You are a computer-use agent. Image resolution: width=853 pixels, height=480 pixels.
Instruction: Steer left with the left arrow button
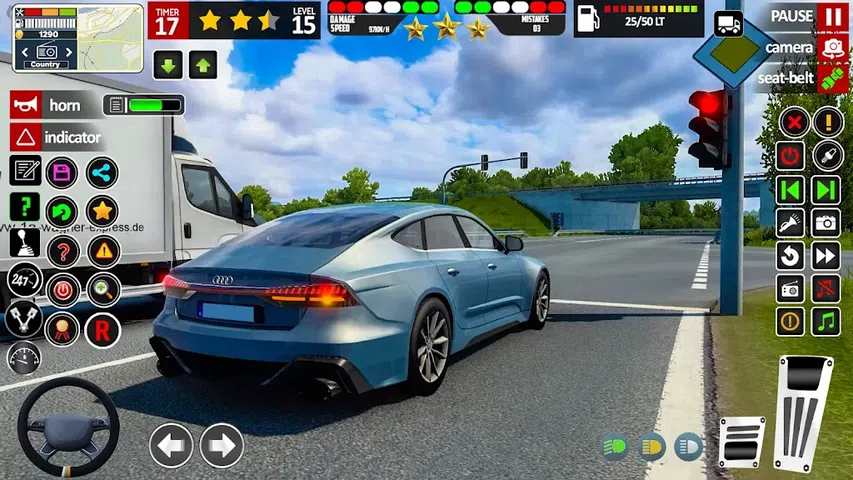[x=171, y=445]
